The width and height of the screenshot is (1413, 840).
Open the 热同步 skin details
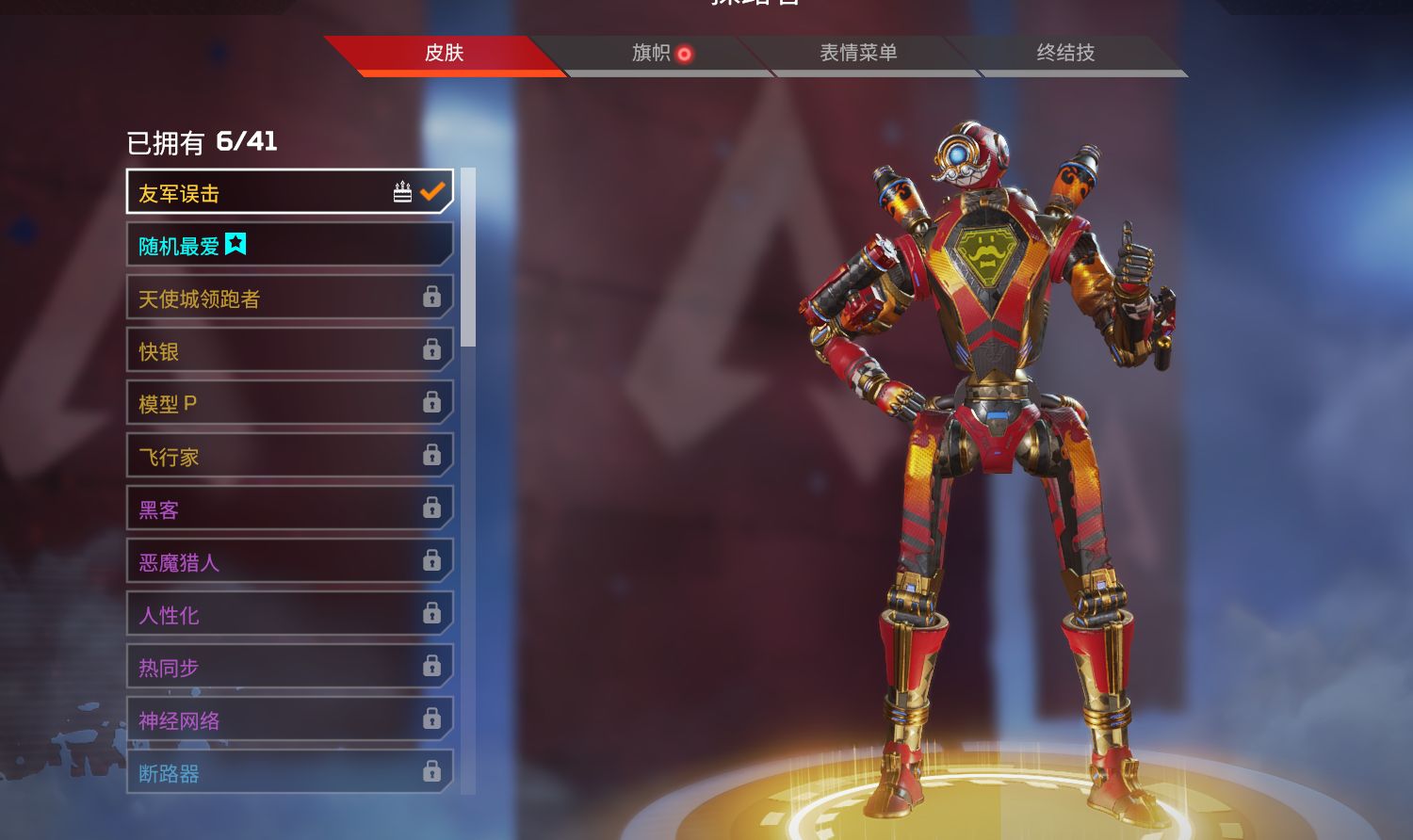click(x=283, y=666)
